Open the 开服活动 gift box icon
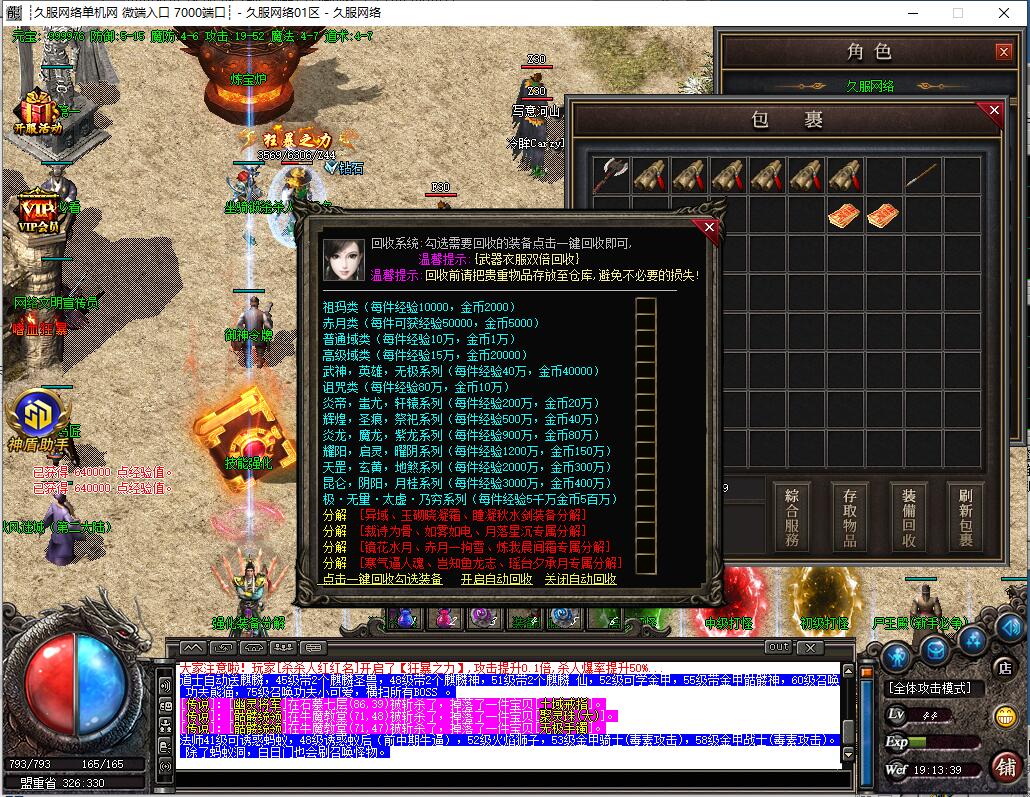Image resolution: width=1030 pixels, height=797 pixels. [x=38, y=110]
